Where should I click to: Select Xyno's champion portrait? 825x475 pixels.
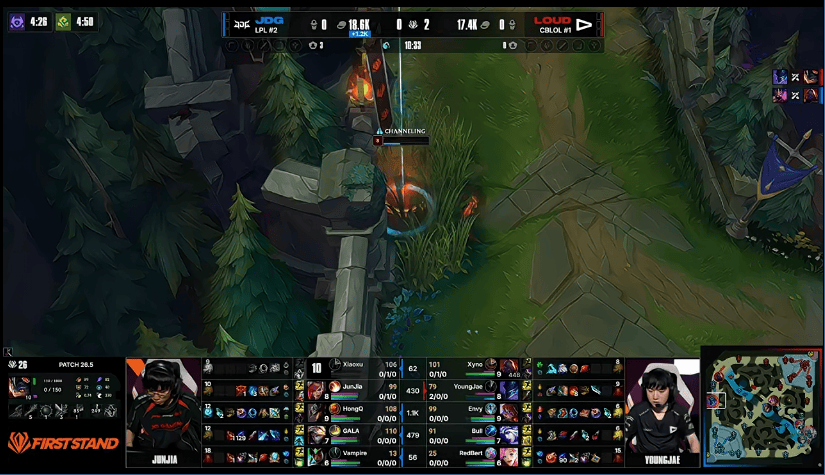pos(508,367)
